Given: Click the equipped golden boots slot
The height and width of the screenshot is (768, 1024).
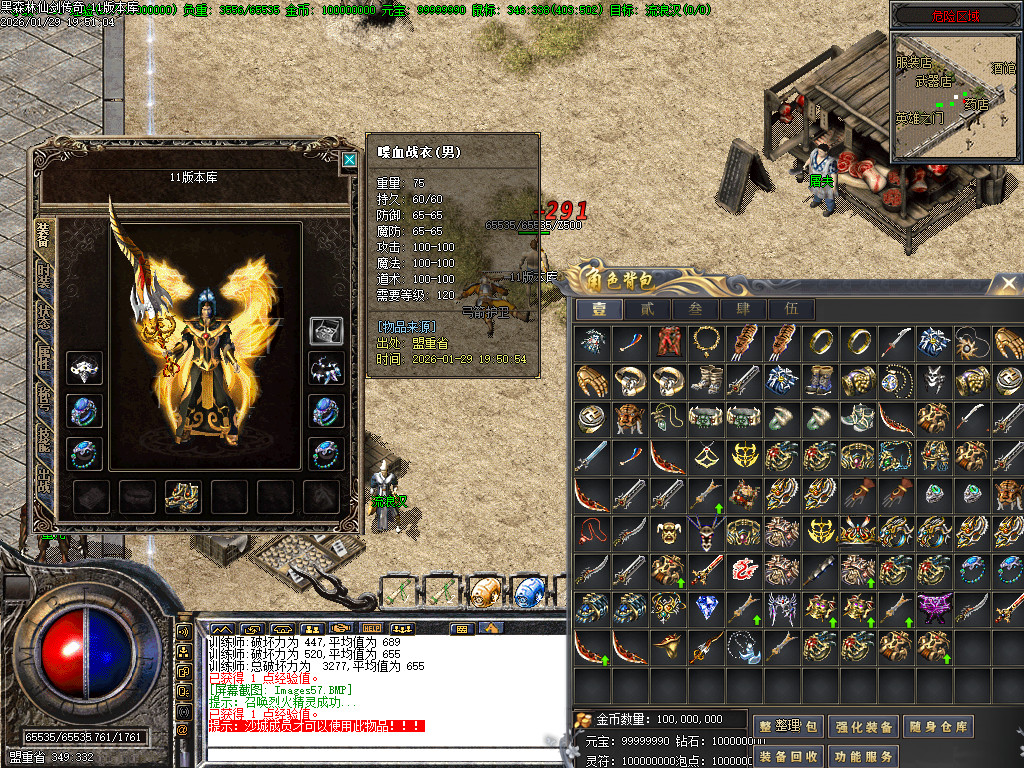Looking at the screenshot, I should [185, 495].
